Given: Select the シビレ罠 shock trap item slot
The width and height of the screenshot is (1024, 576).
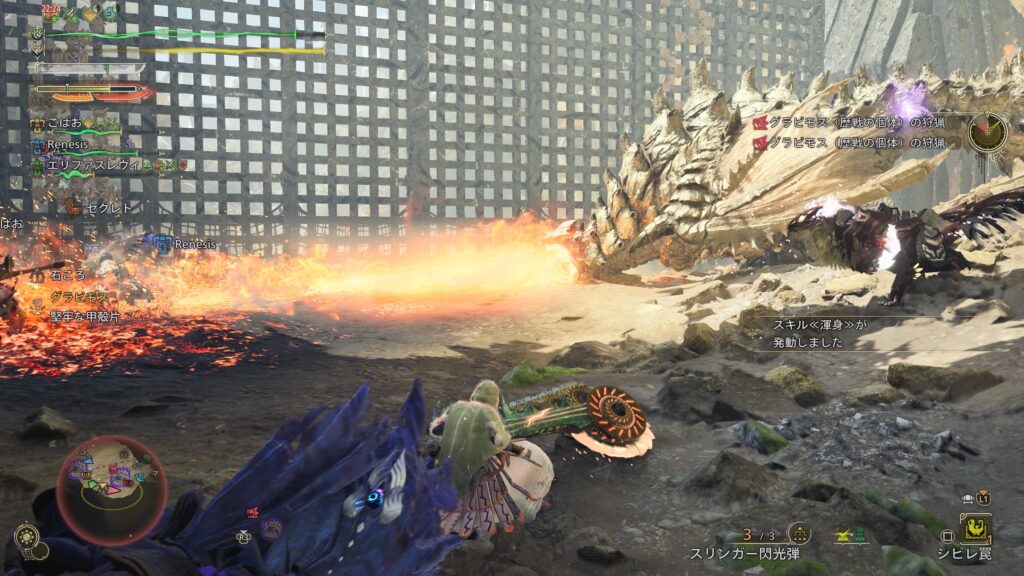Looking at the screenshot, I should point(974,529).
